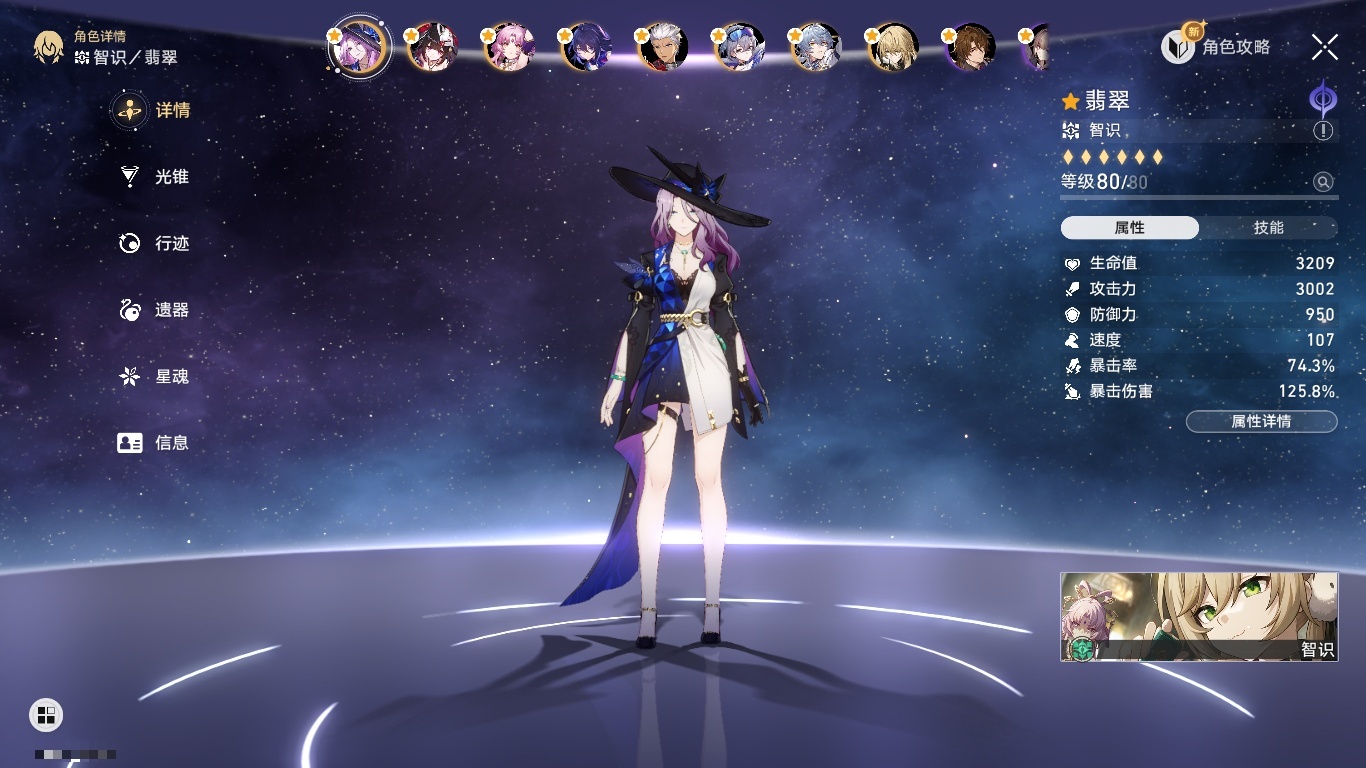Close the character details screen
This screenshot has width=1366, height=768.
1325,47
